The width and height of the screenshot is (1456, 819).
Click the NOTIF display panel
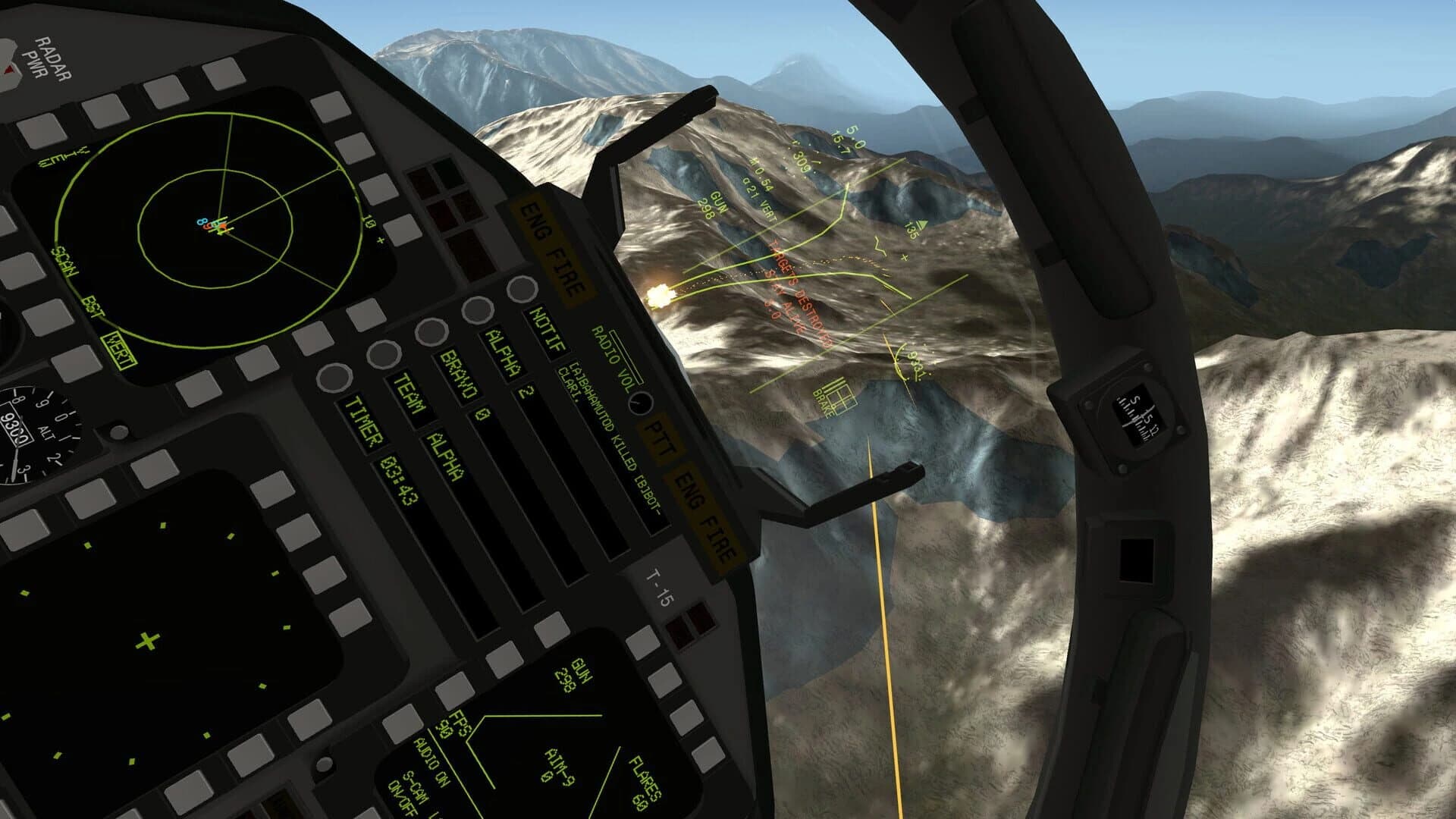tap(544, 332)
